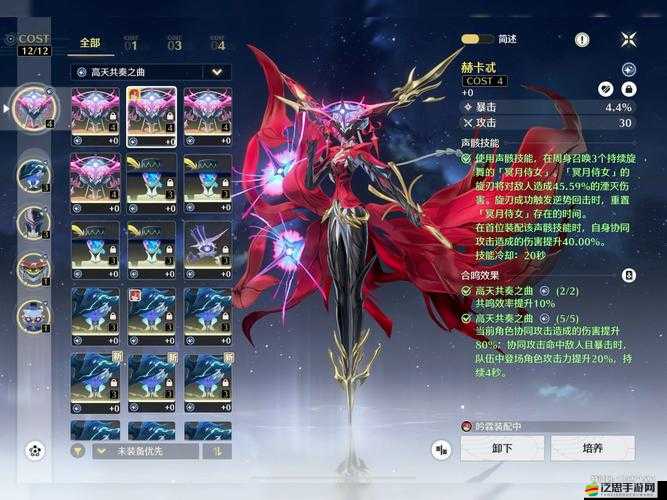The width and height of the screenshot is (667, 500).
Task: Filter echoes by COST 3 tab
Action: [175, 44]
